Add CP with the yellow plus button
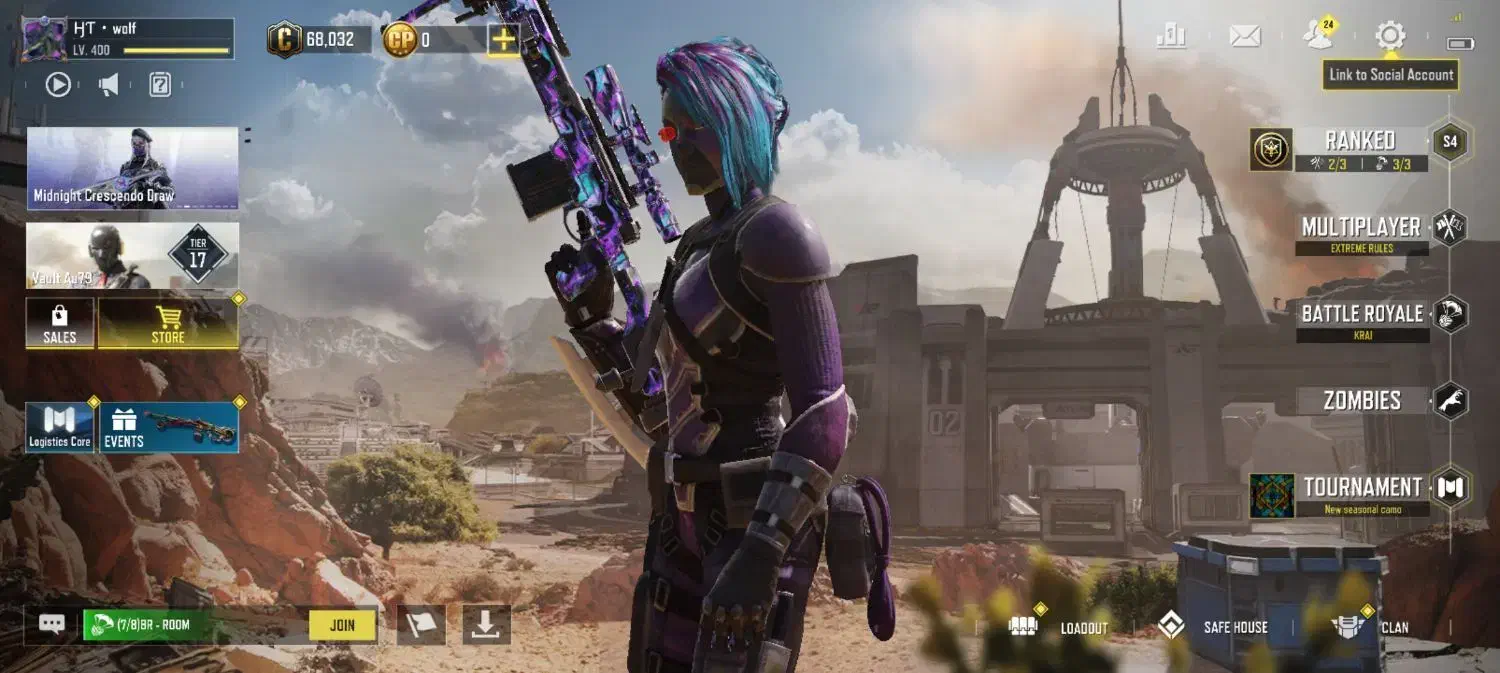This screenshot has height=673, width=1500. (x=503, y=40)
